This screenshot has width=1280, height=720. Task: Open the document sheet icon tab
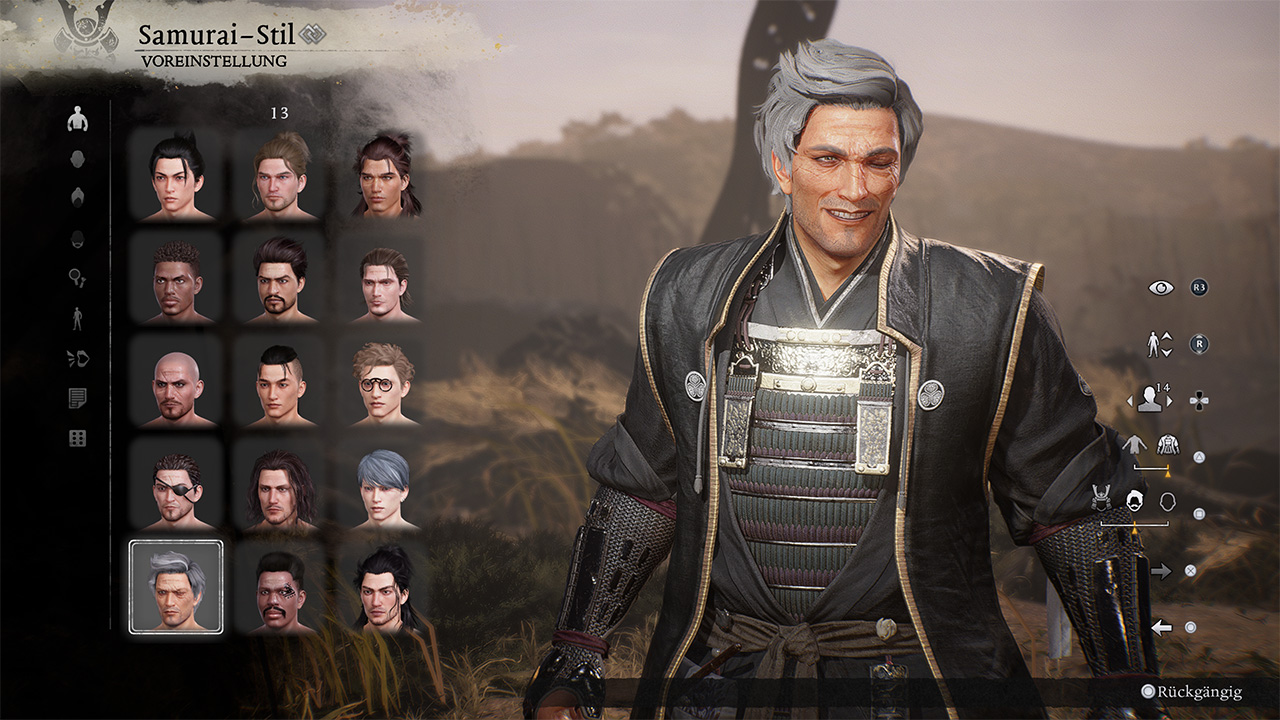pyautogui.click(x=77, y=399)
